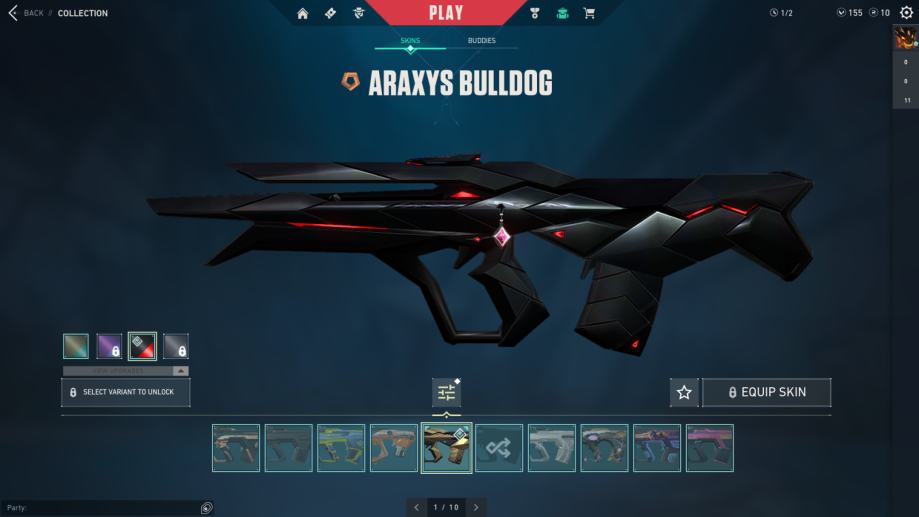
Task: Choose the locked purple color variant
Action: (x=110, y=346)
